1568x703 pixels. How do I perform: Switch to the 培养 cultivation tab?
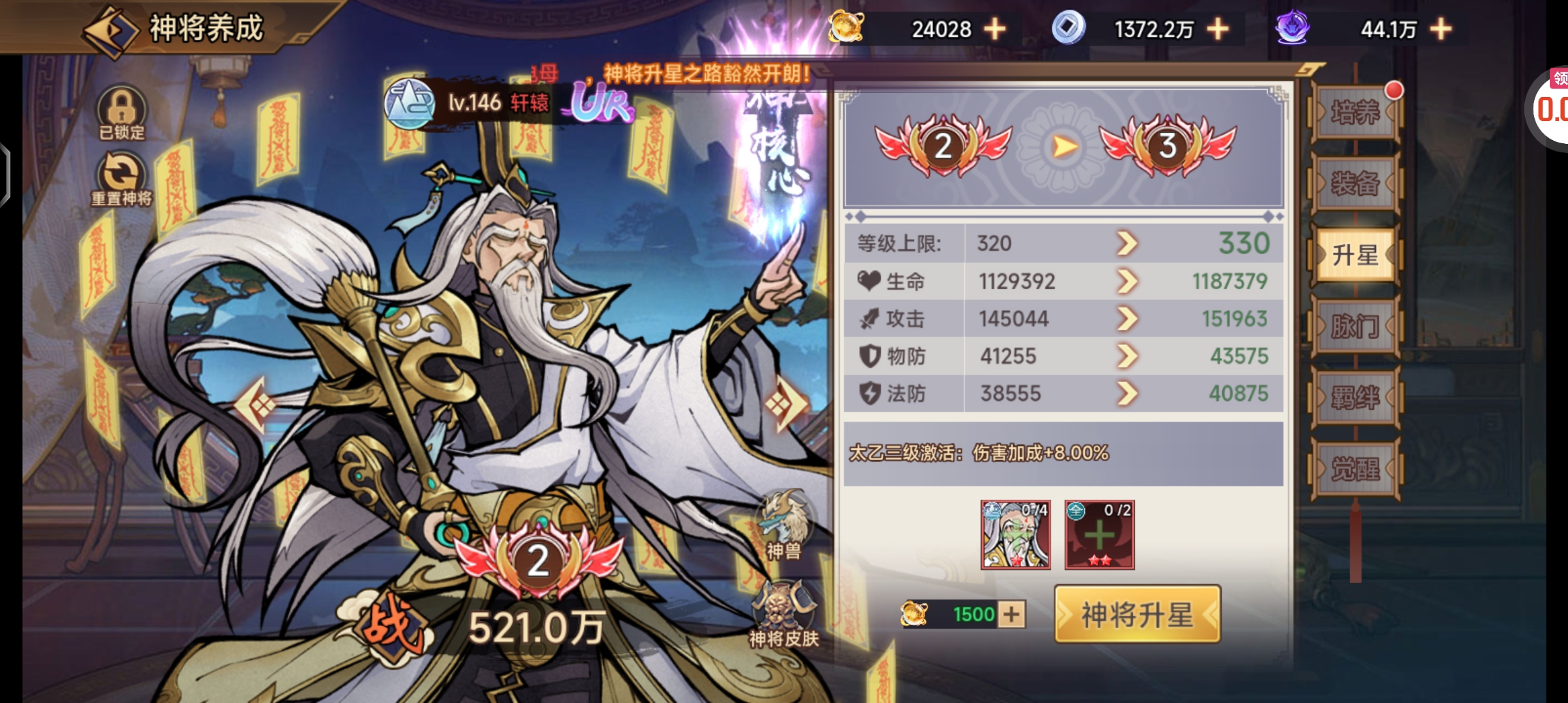(x=1356, y=113)
